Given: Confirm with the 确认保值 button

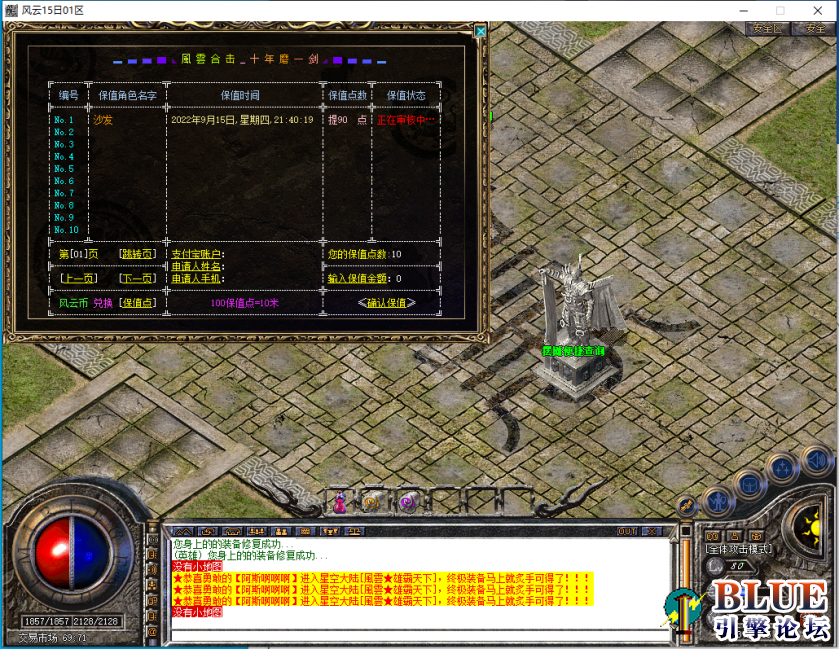Looking at the screenshot, I should click(386, 303).
